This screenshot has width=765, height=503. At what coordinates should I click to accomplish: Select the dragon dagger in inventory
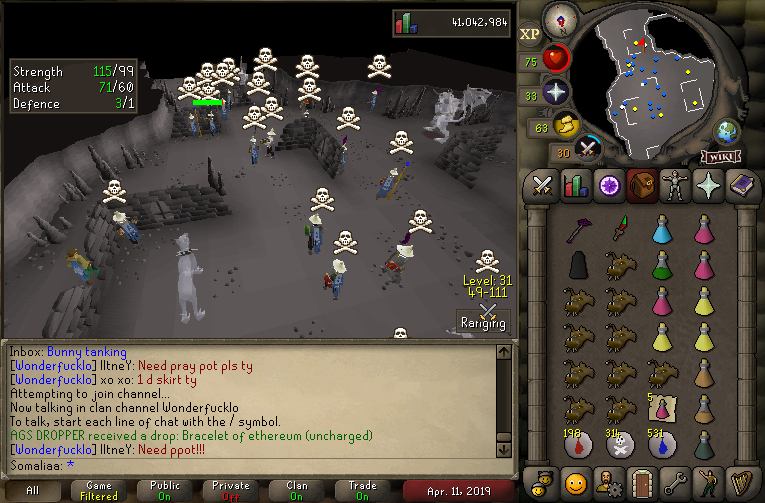618,231
